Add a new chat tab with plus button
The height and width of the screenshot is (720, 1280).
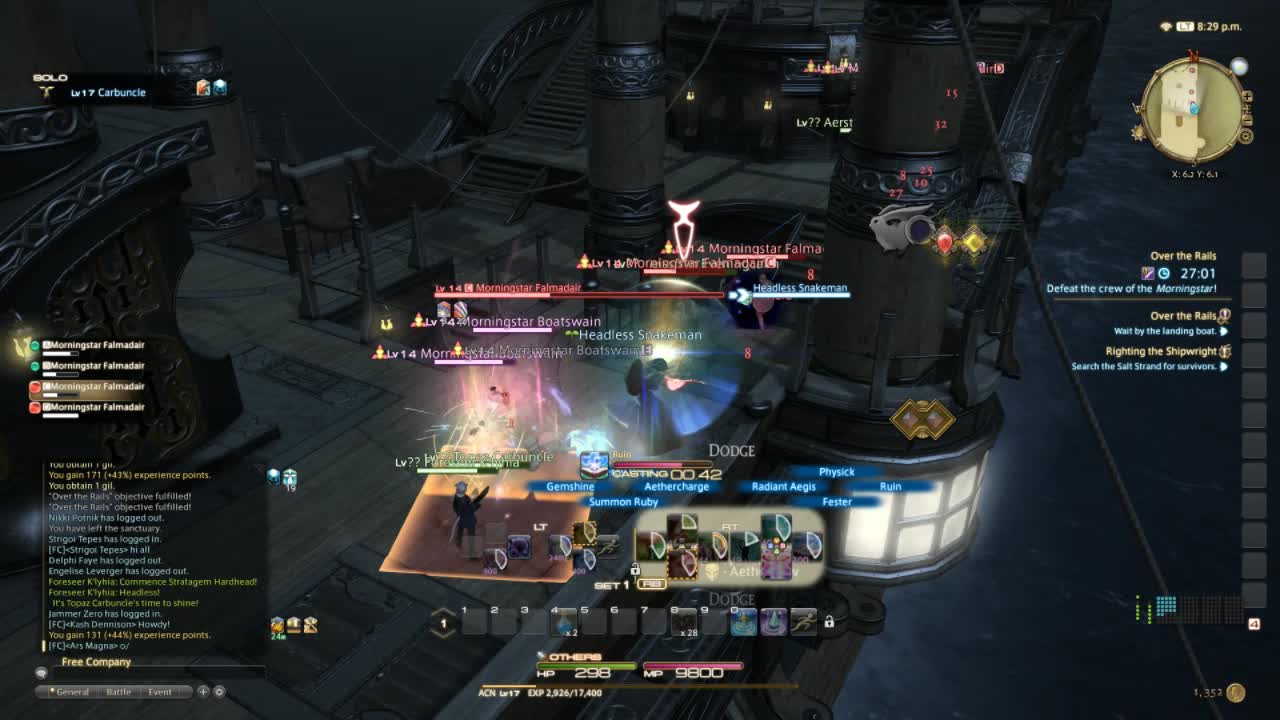[203, 691]
